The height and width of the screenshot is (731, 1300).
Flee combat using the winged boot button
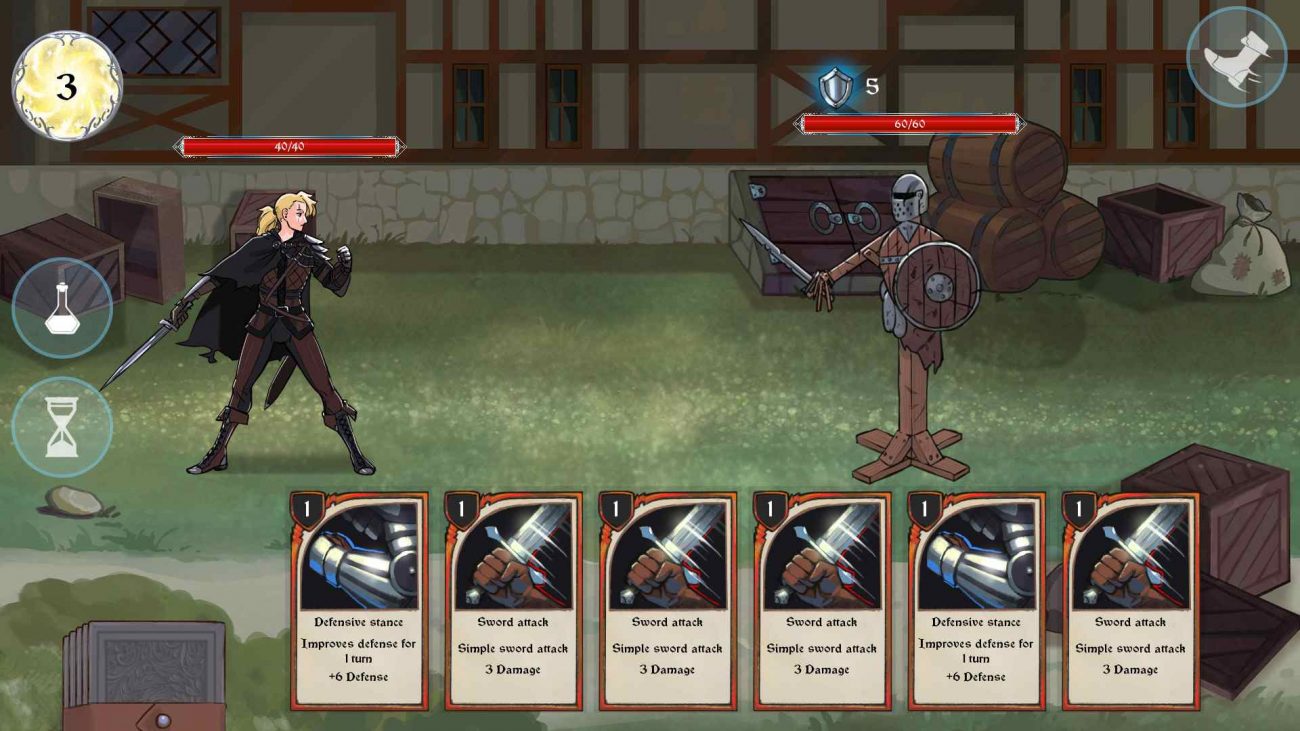click(x=1236, y=58)
